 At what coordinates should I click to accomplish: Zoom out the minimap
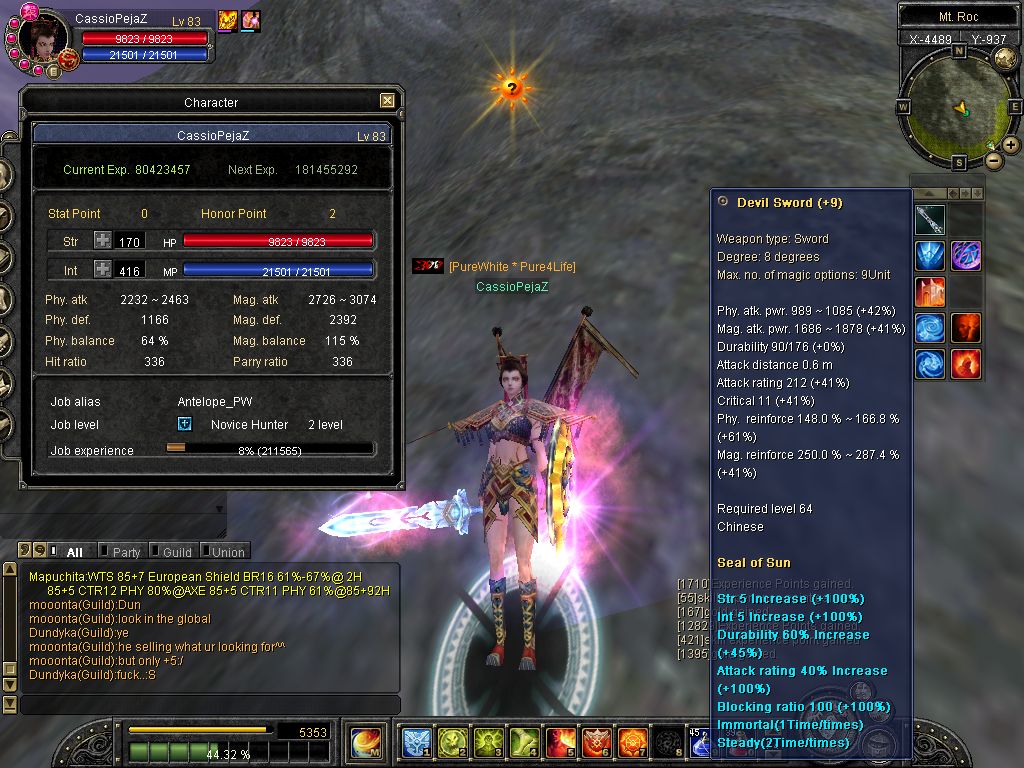pyautogui.click(x=993, y=160)
